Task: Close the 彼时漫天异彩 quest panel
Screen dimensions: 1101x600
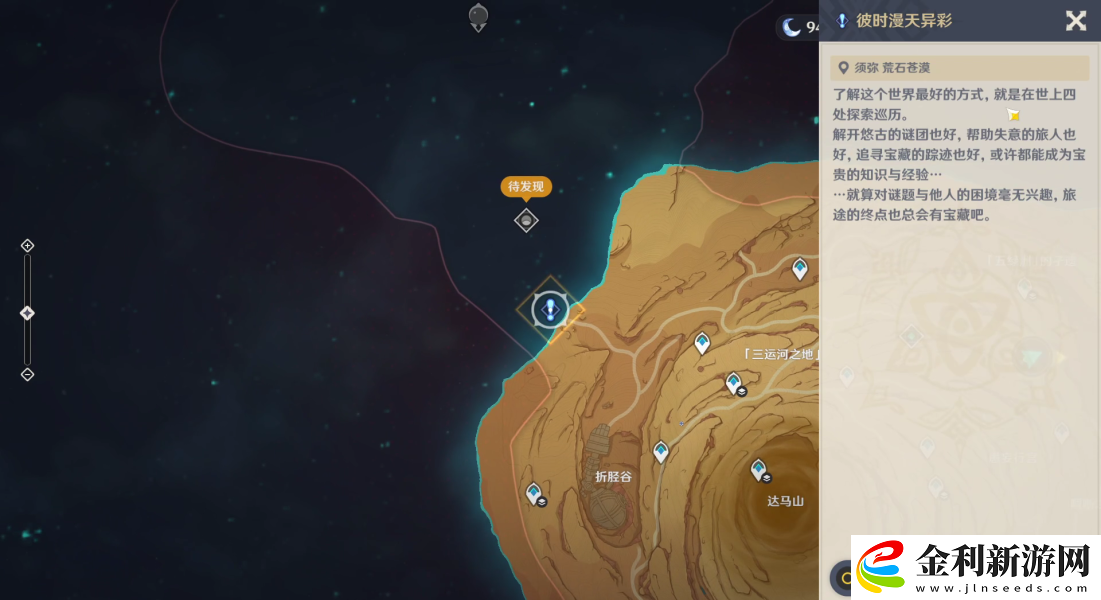Action: pyautogui.click(x=1075, y=21)
